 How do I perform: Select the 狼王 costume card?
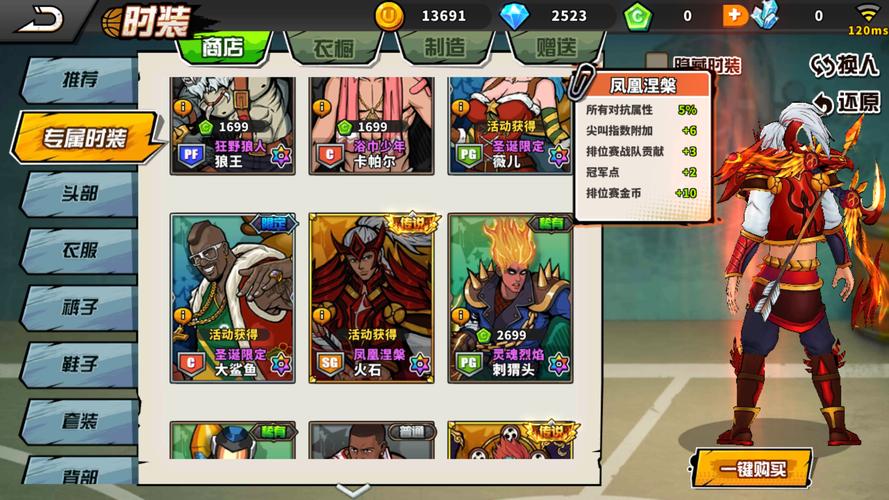tap(232, 125)
